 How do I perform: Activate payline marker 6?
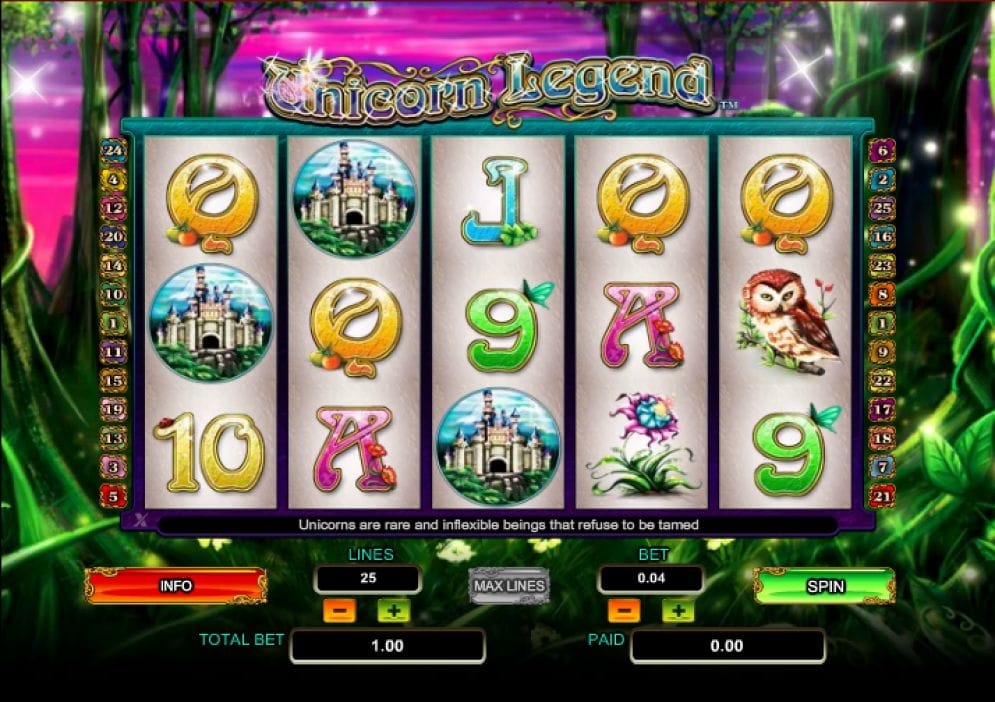882,152
